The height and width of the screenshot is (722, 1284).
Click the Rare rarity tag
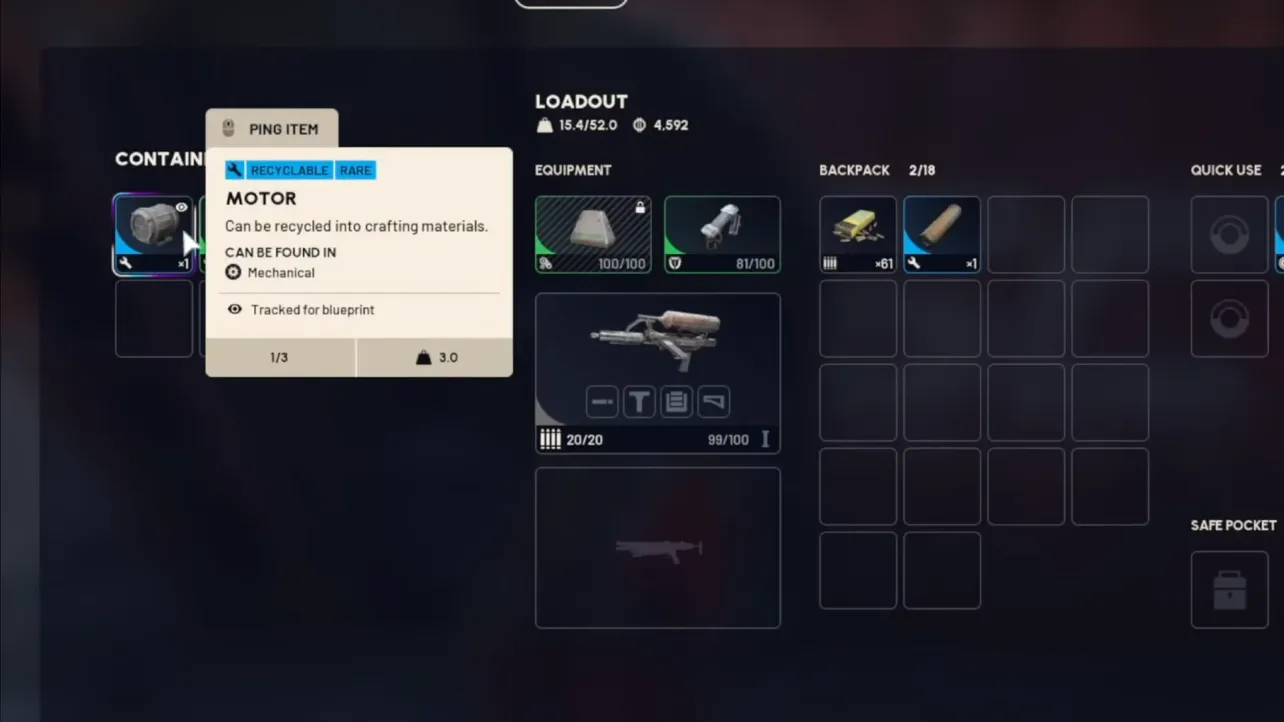[355, 170]
